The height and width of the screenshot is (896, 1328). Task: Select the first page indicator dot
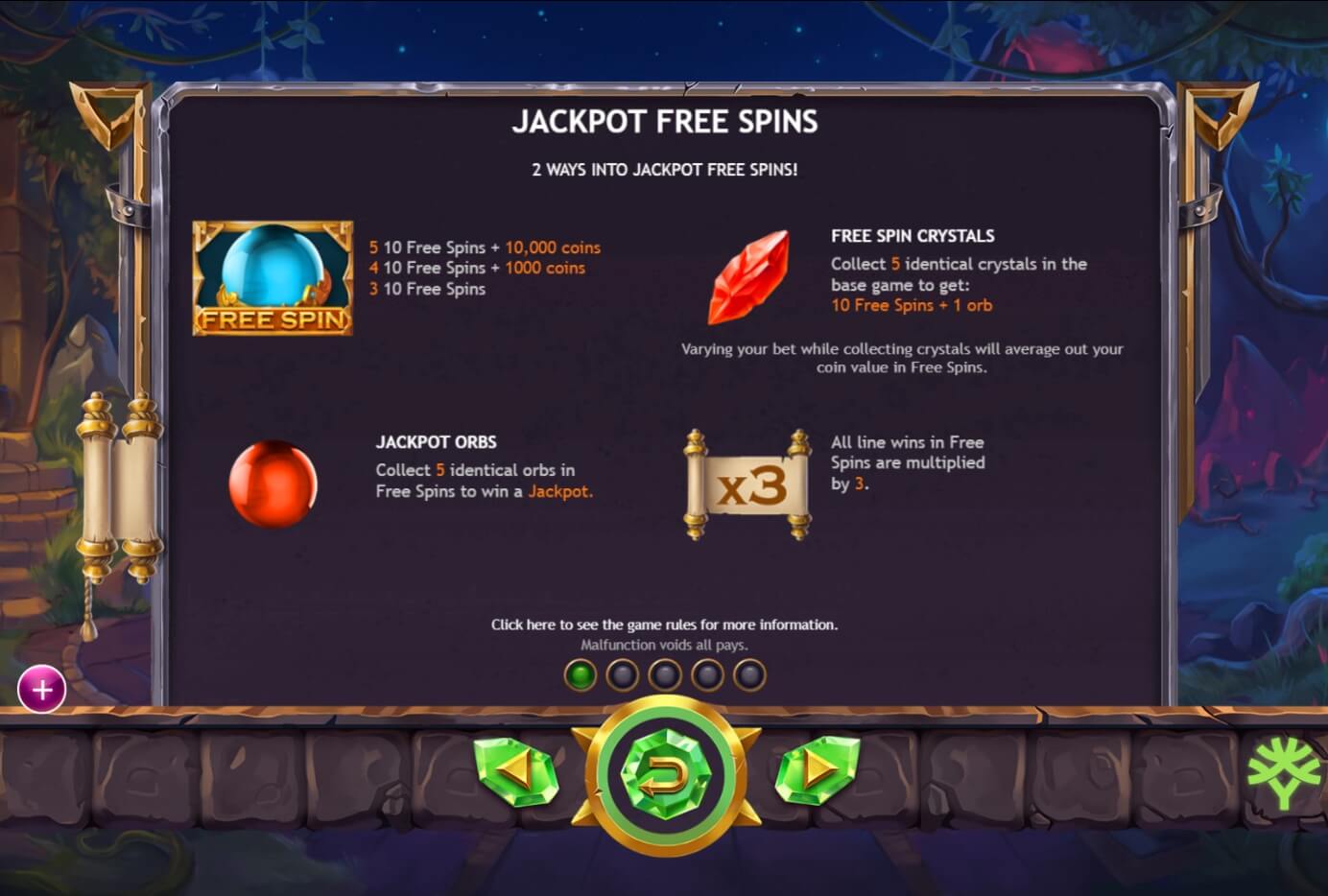click(x=580, y=674)
